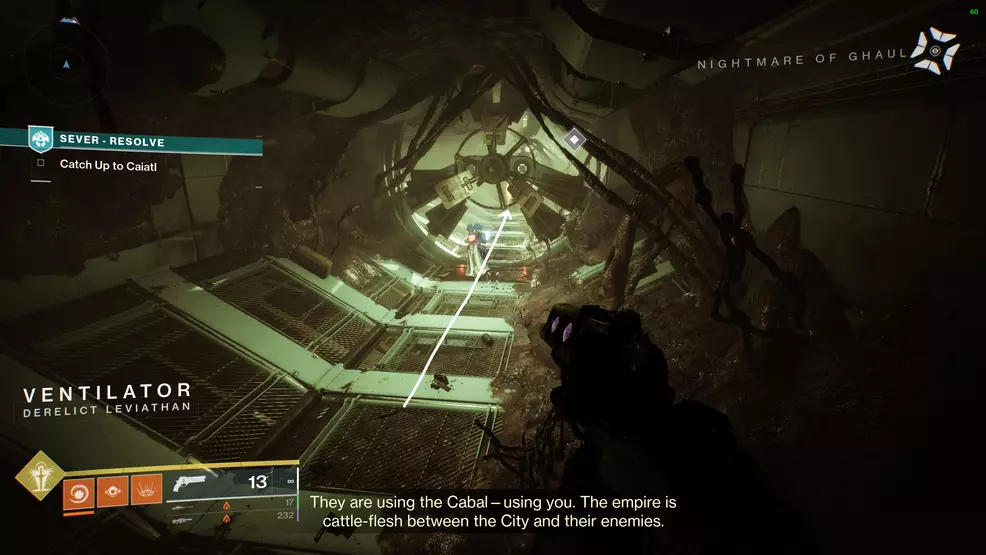
Task: Trigger the eye-shaped melee ability icon
Action: (112, 492)
